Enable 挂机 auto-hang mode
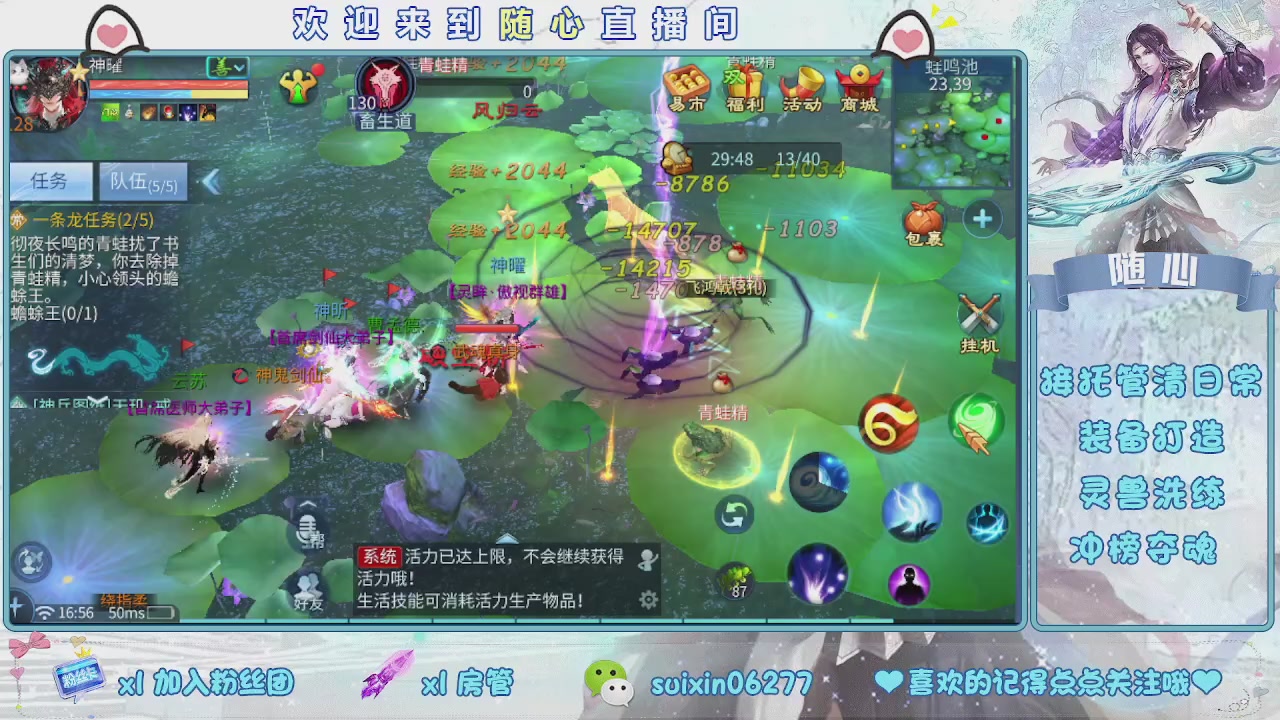1280x720 pixels. (x=978, y=315)
